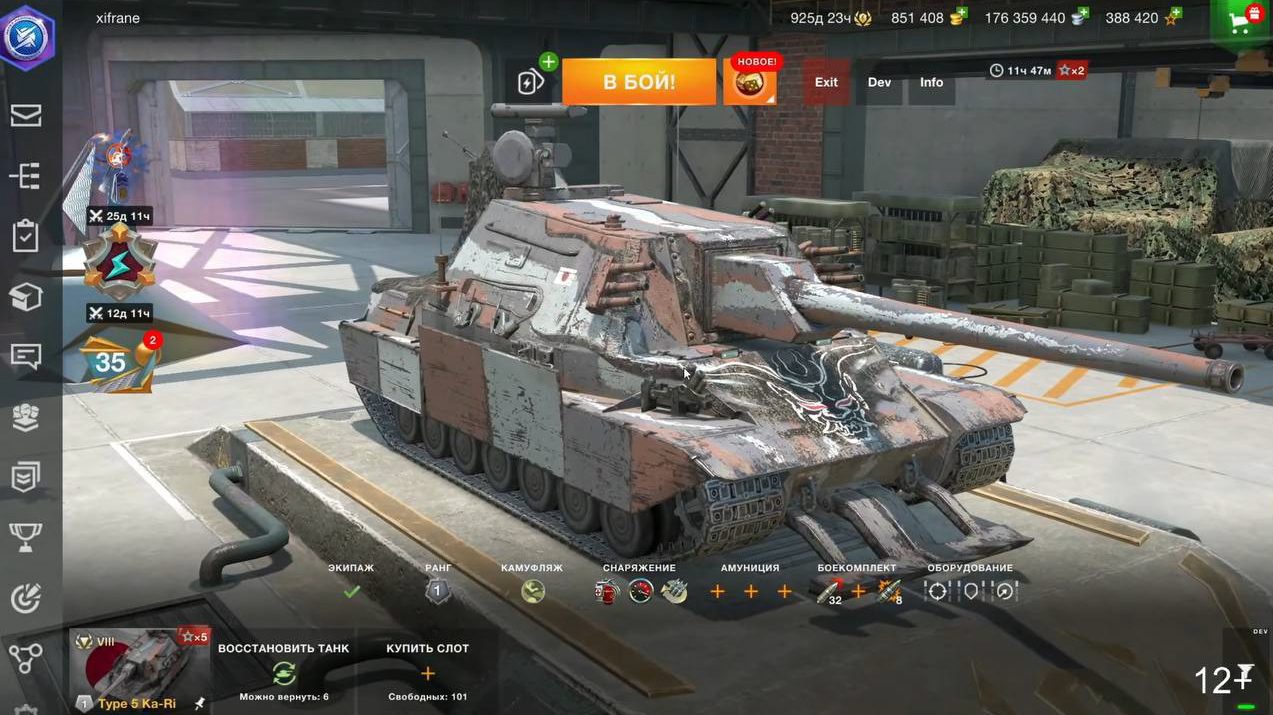This screenshot has height=715, width=1273.
Task: Start battle with the В БОЙ! button
Action: 638,82
